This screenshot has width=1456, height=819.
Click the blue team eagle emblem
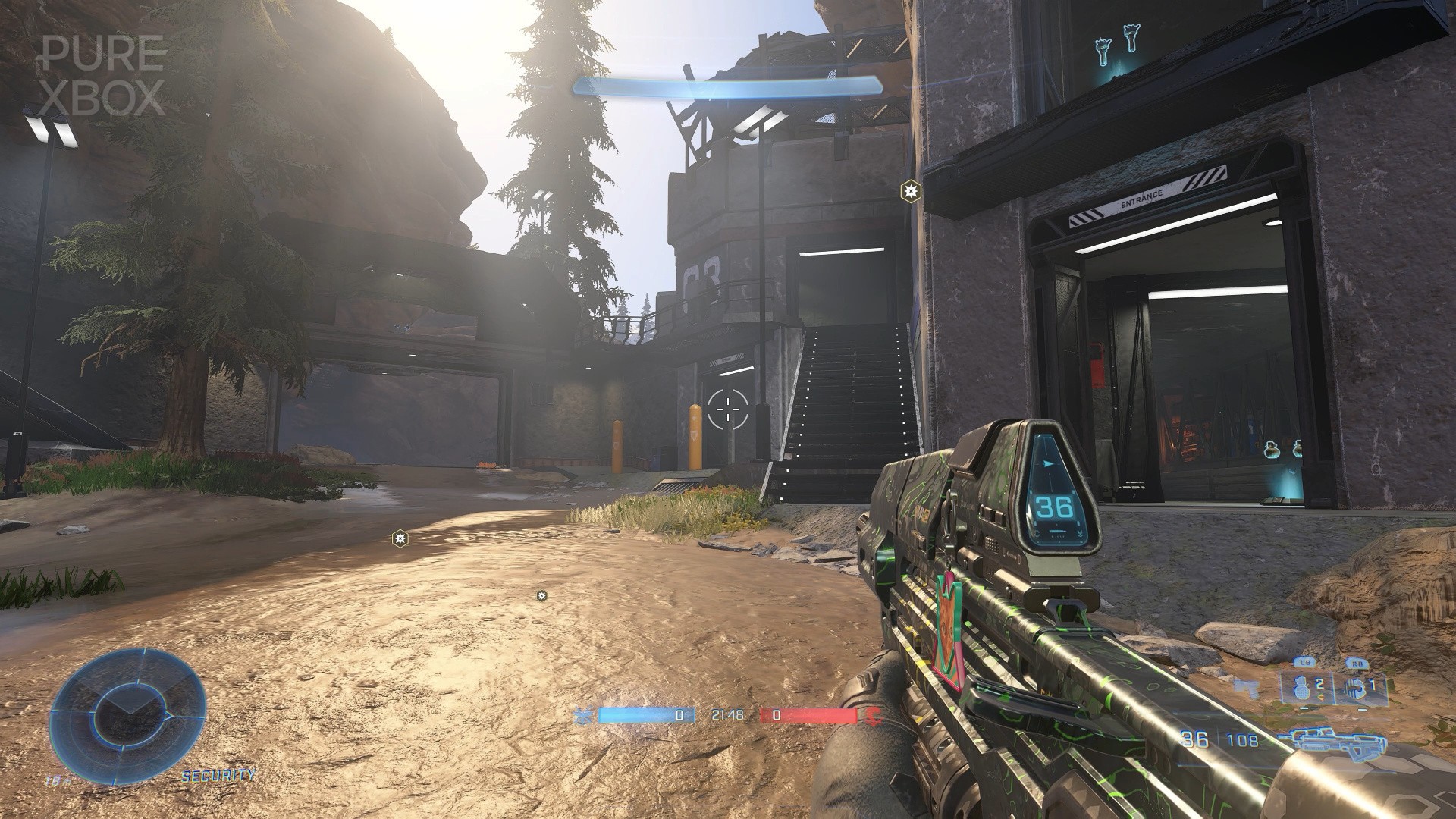(x=584, y=714)
